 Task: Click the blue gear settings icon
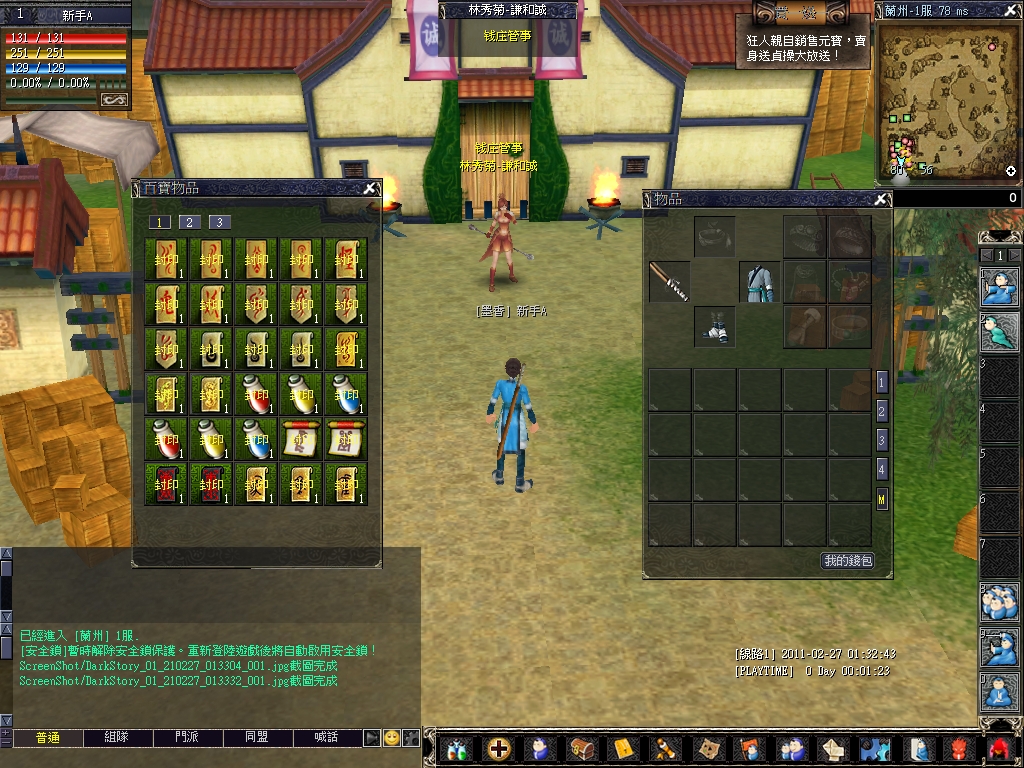point(875,748)
